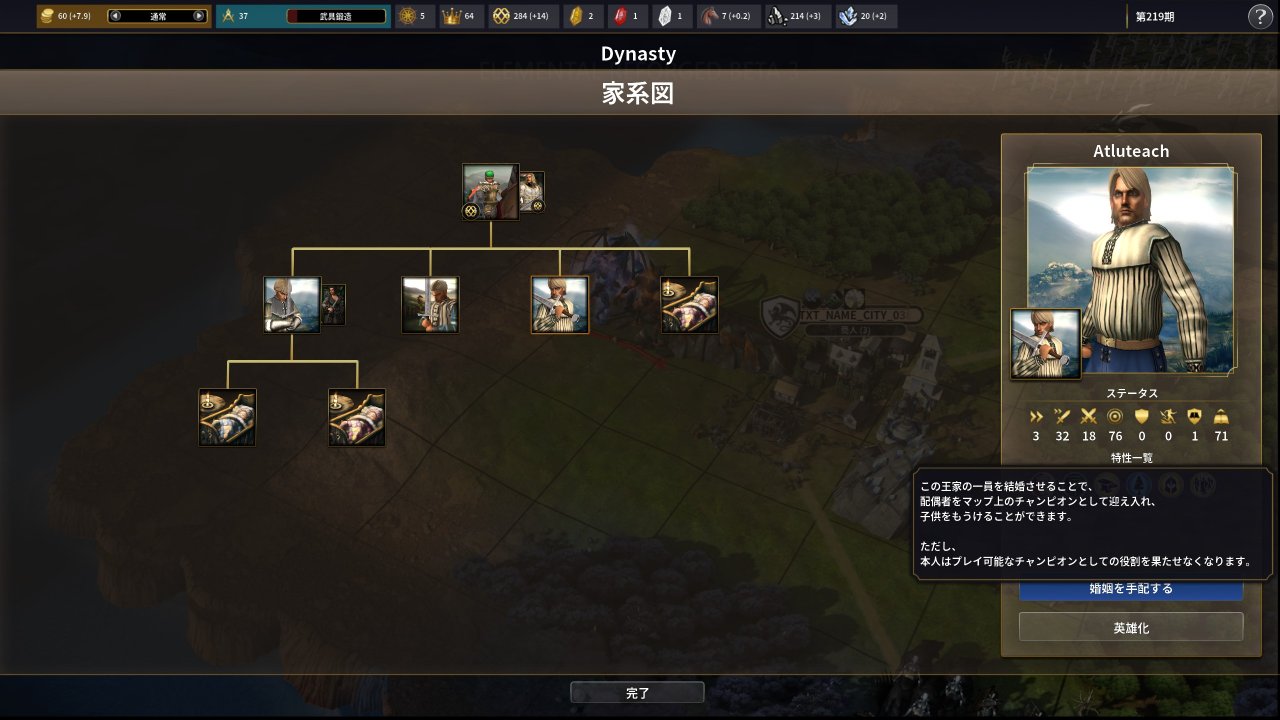Click Atluteach's small portrait thumbnail in panel
The height and width of the screenshot is (720, 1280).
point(1046,343)
